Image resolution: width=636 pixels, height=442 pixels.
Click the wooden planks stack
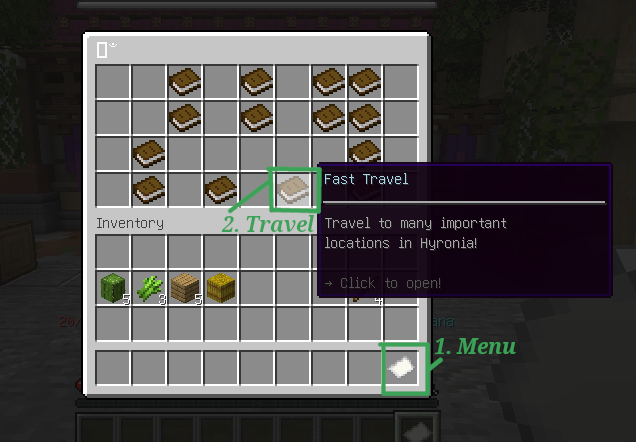tap(185, 289)
